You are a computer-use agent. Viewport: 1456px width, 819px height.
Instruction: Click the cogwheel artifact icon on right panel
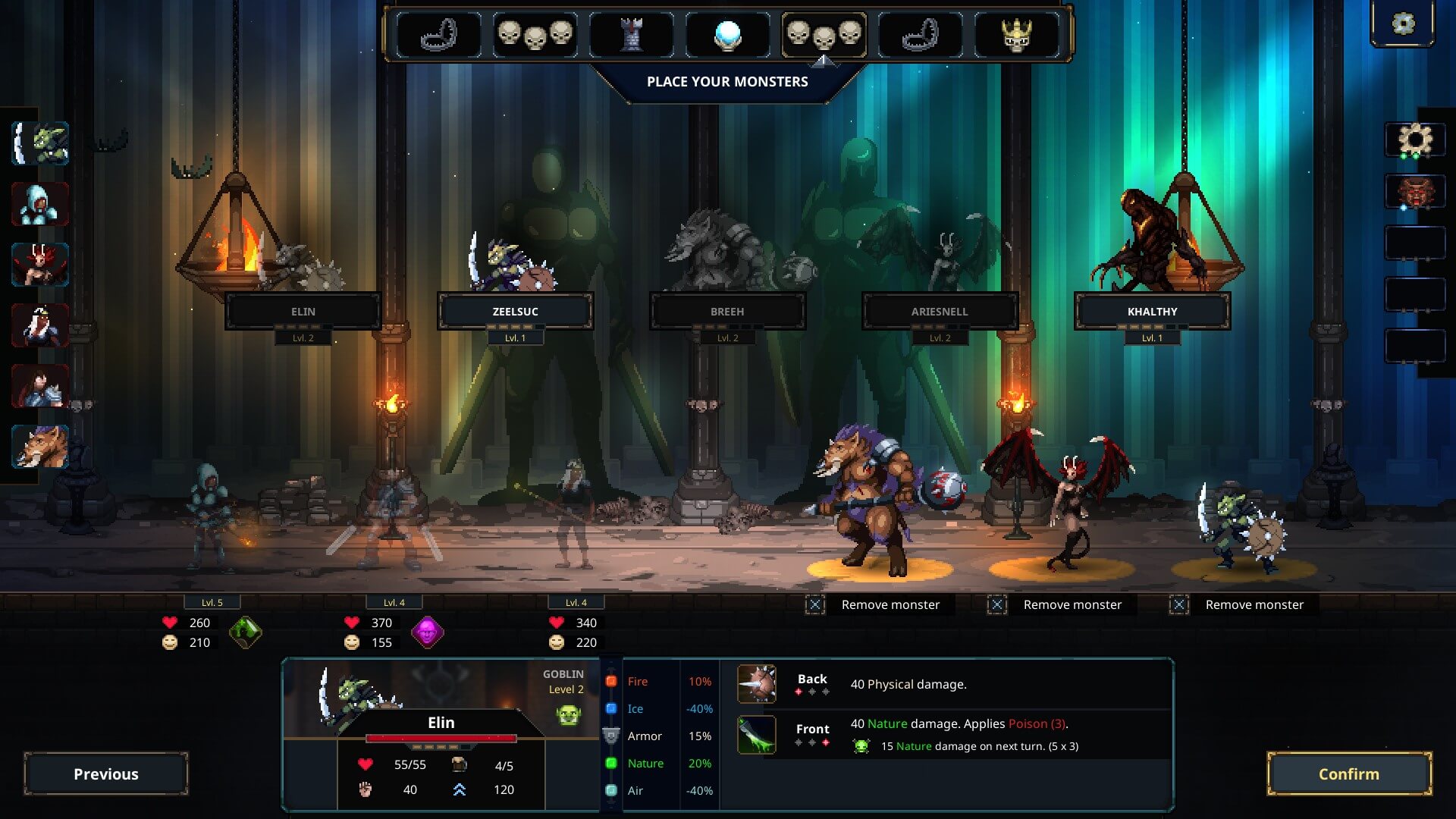[x=1415, y=140]
